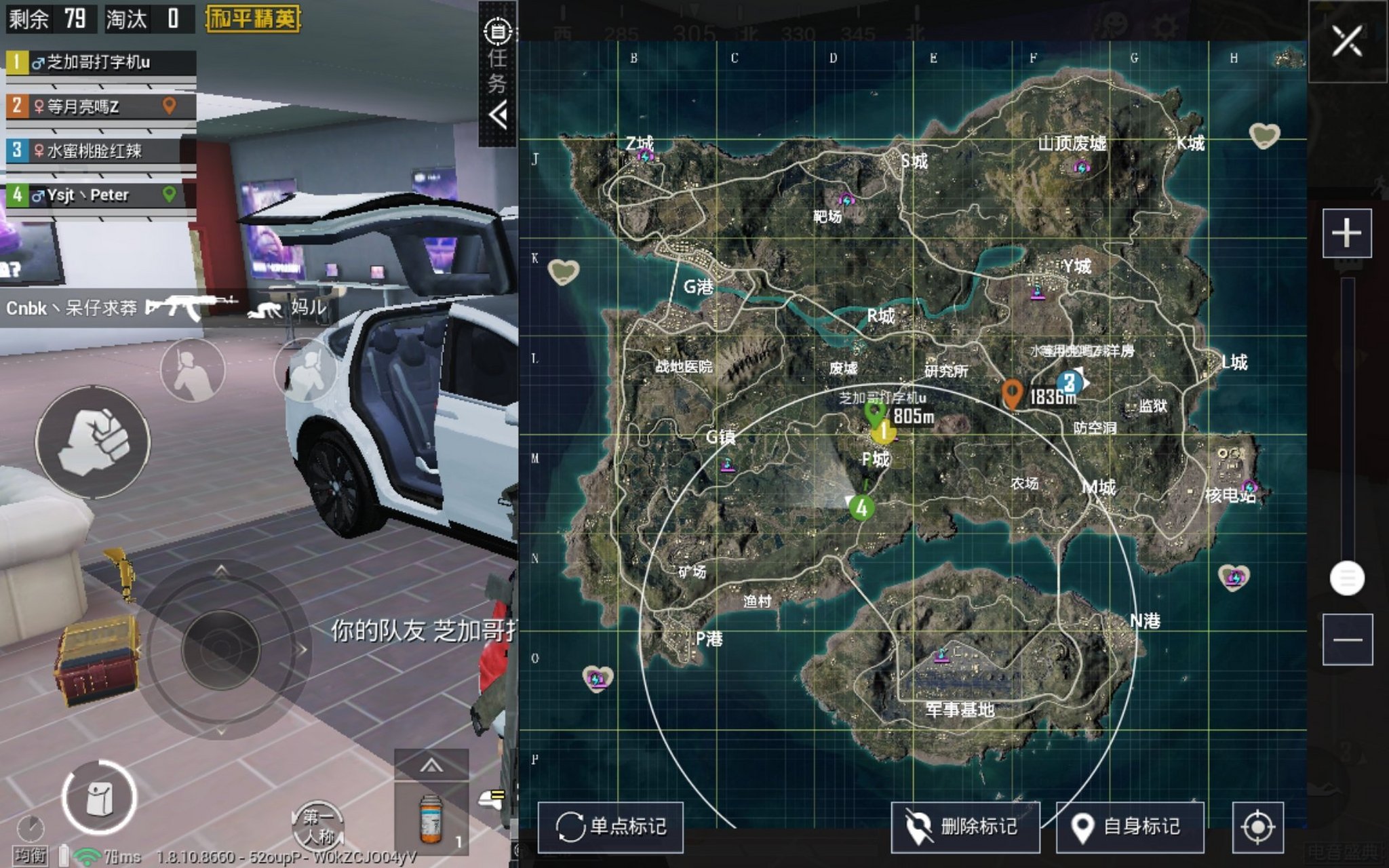Expand the consumables list arrow
Screen dimensions: 1389x868
pos(431,766)
